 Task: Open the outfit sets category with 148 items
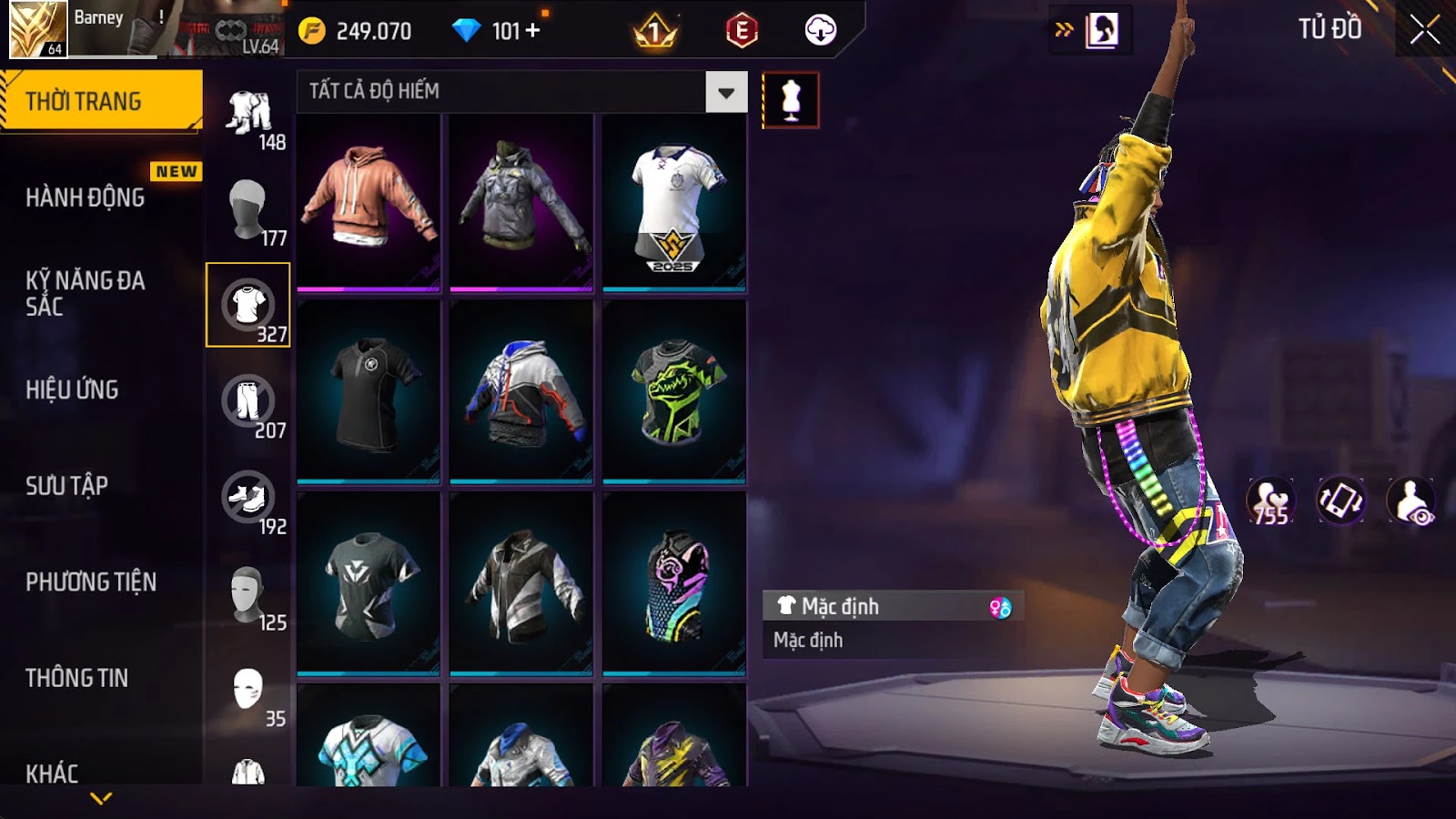pyautogui.click(x=249, y=115)
